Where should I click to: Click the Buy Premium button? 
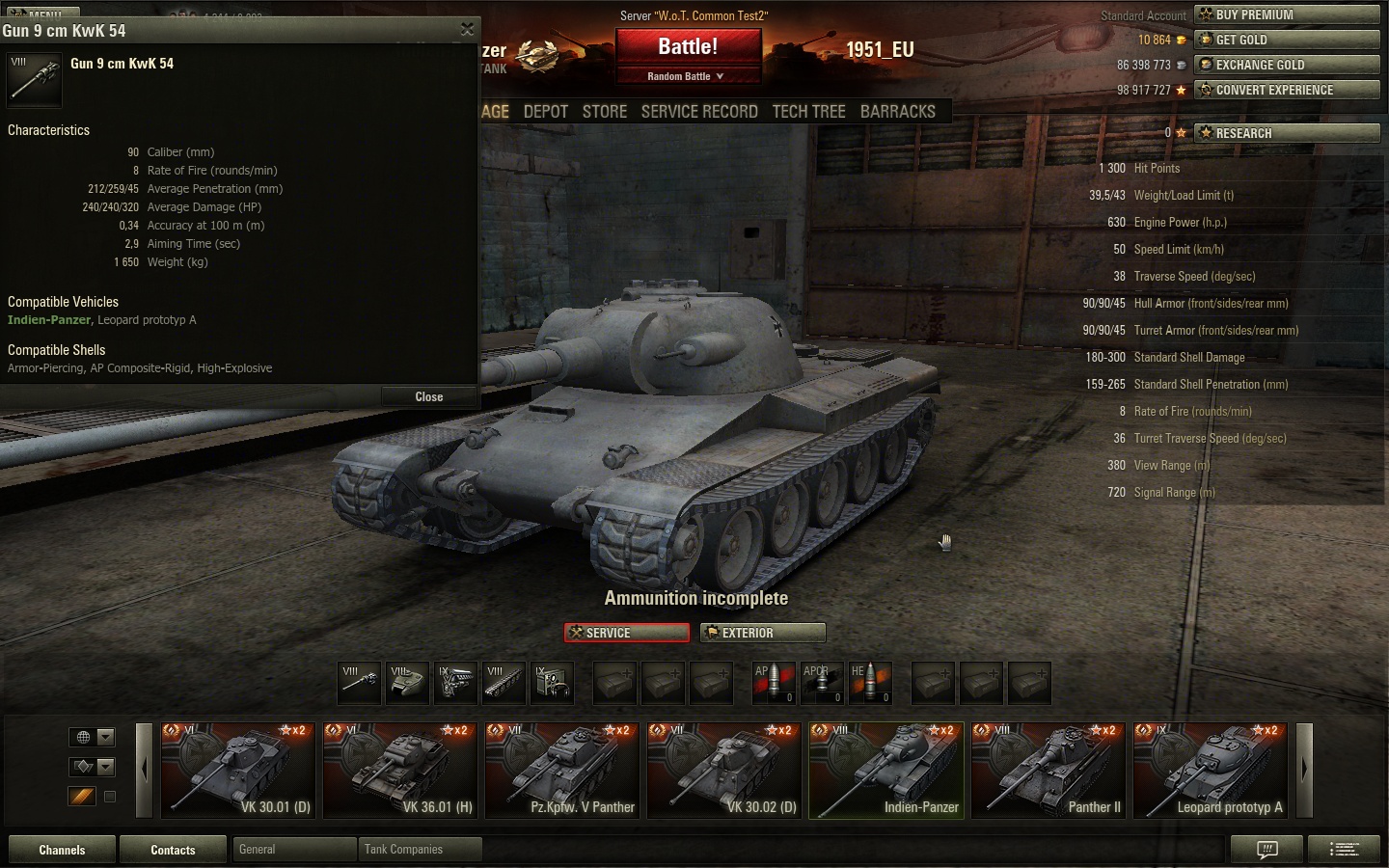coord(1287,14)
